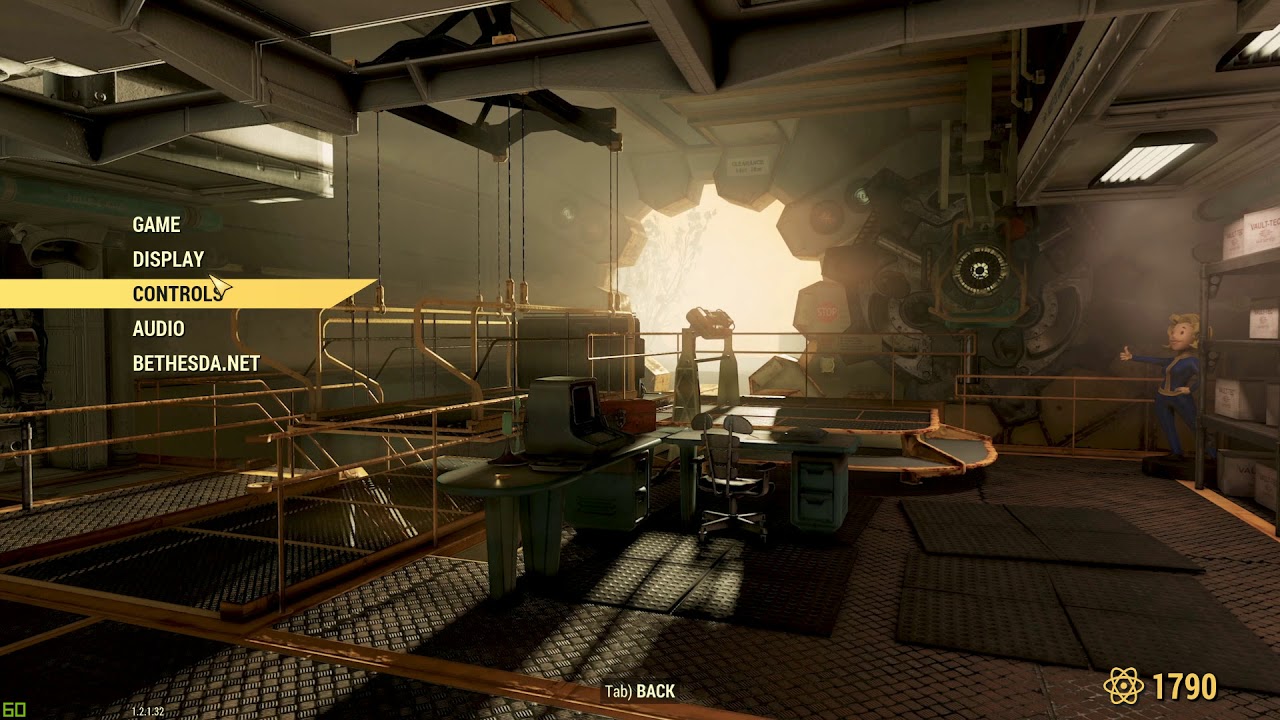
Task: Select the Display settings entry
Action: pos(168,259)
